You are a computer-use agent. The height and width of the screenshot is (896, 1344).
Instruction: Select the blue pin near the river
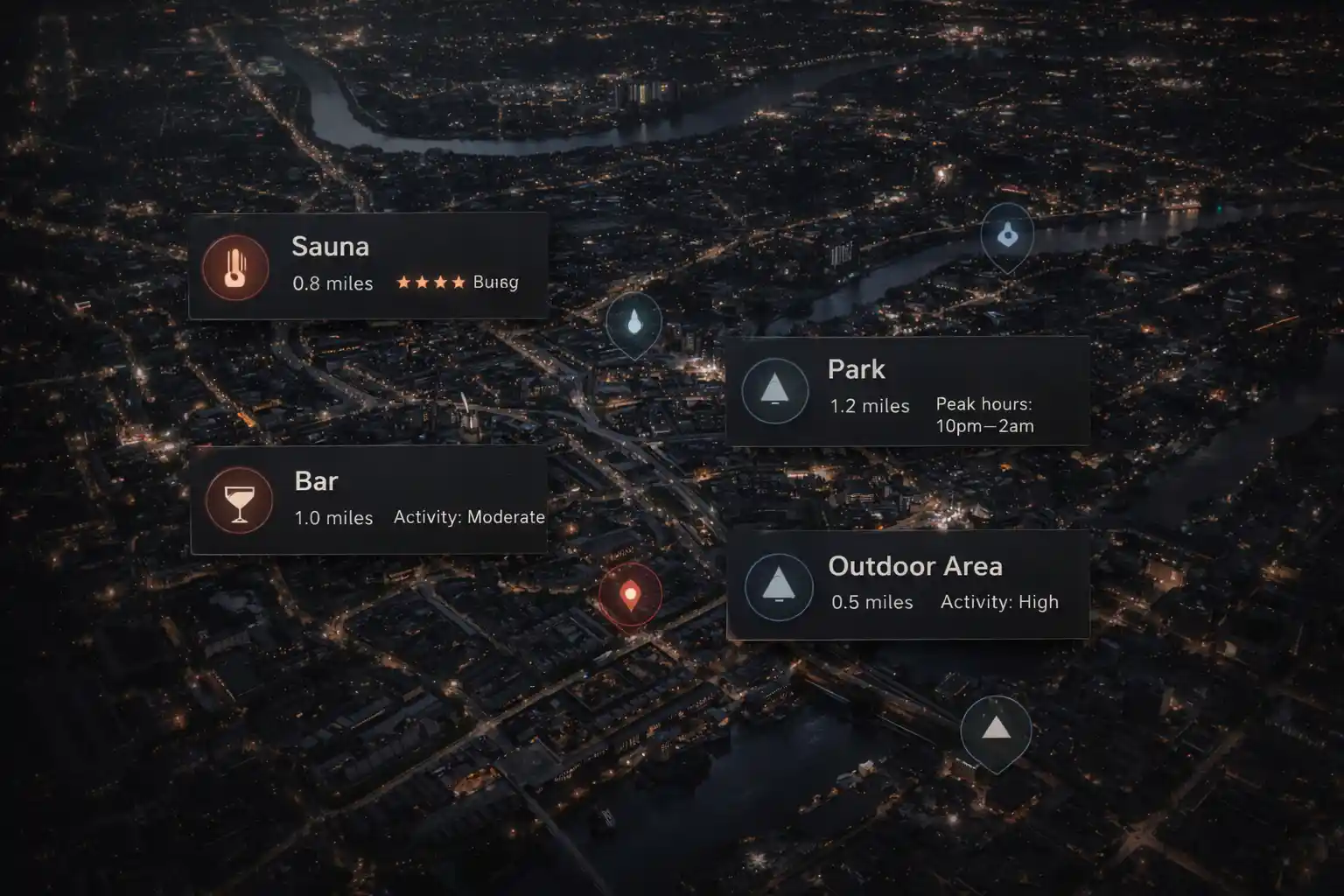tap(1007, 234)
